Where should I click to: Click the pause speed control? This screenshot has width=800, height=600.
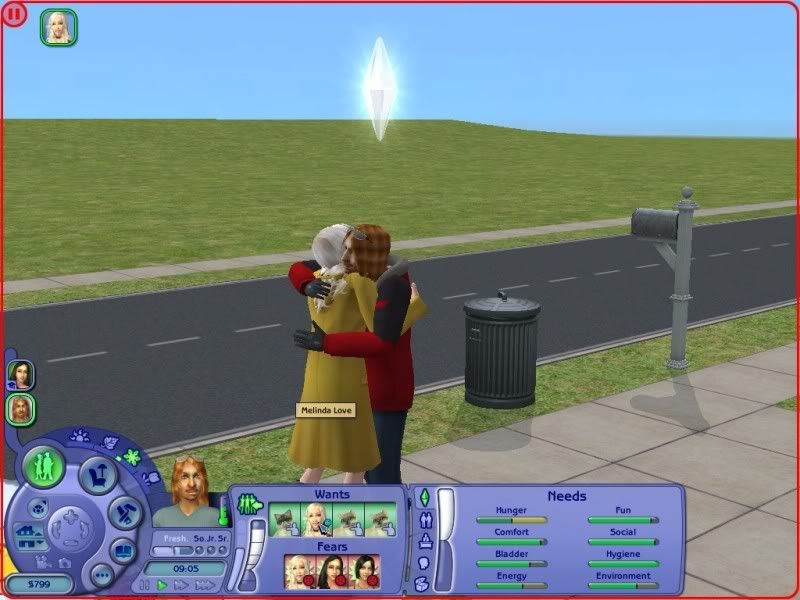[x=145, y=585]
